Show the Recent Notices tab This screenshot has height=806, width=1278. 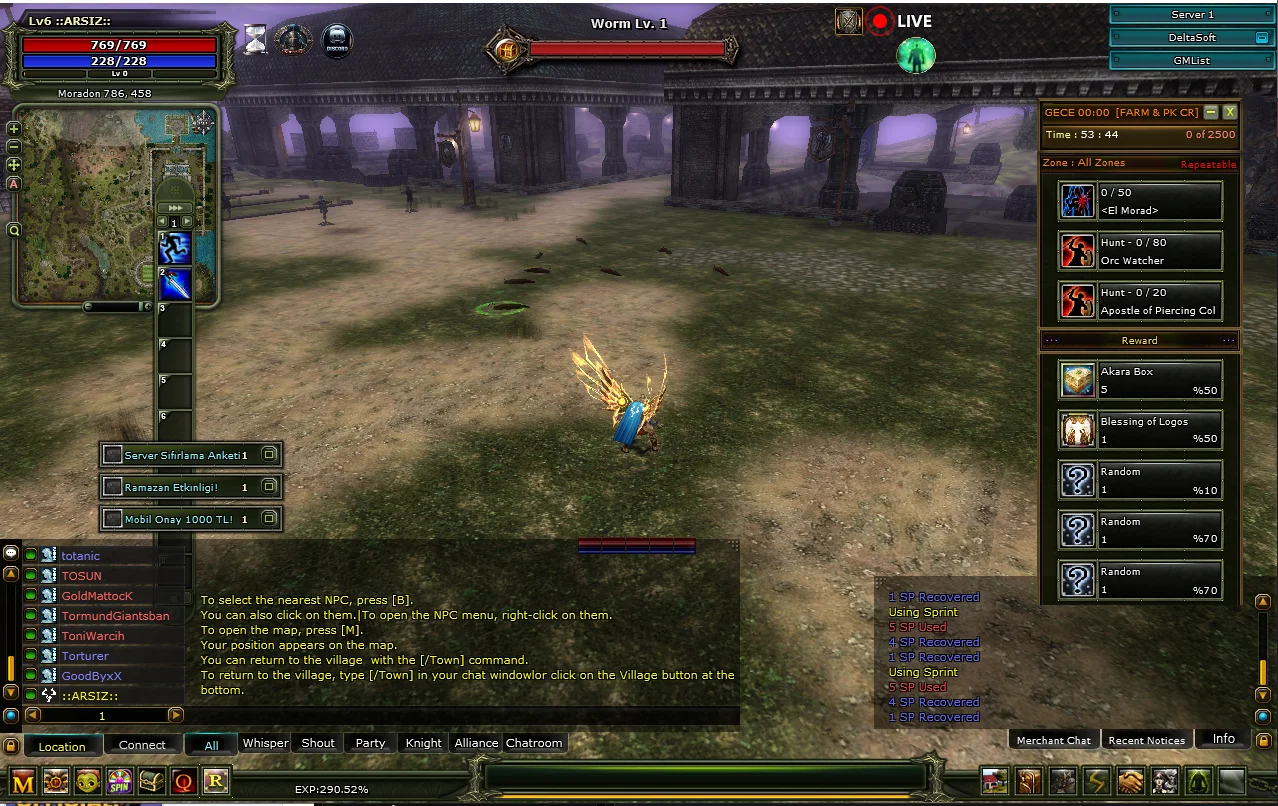[1146, 740]
